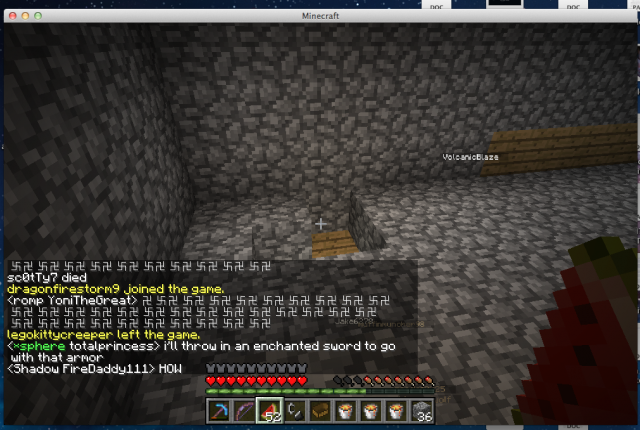
Task: Select the diamond pickaxe hotbar slot
Action: click(219, 410)
